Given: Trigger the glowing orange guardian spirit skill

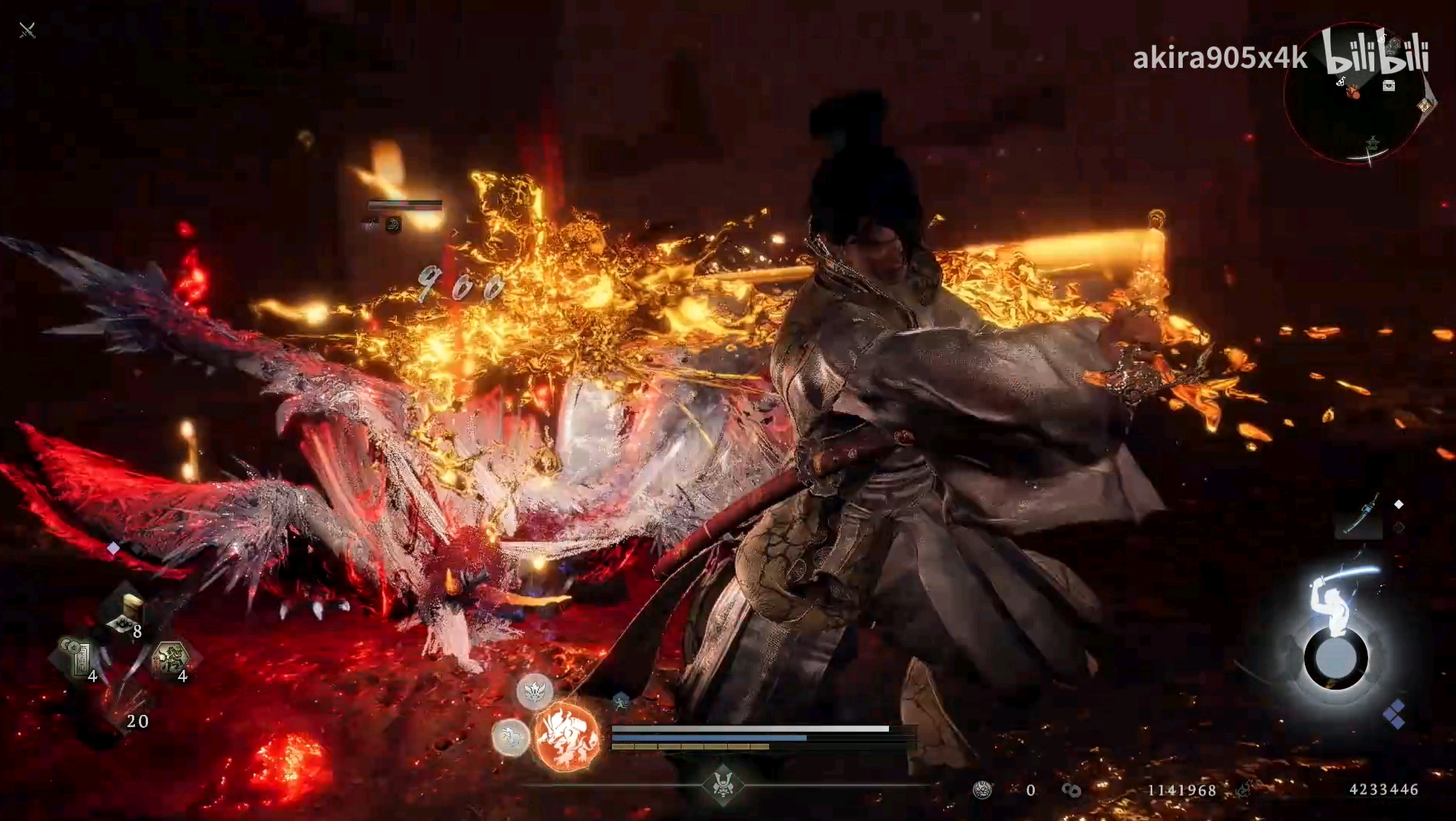Looking at the screenshot, I should pos(567,736).
